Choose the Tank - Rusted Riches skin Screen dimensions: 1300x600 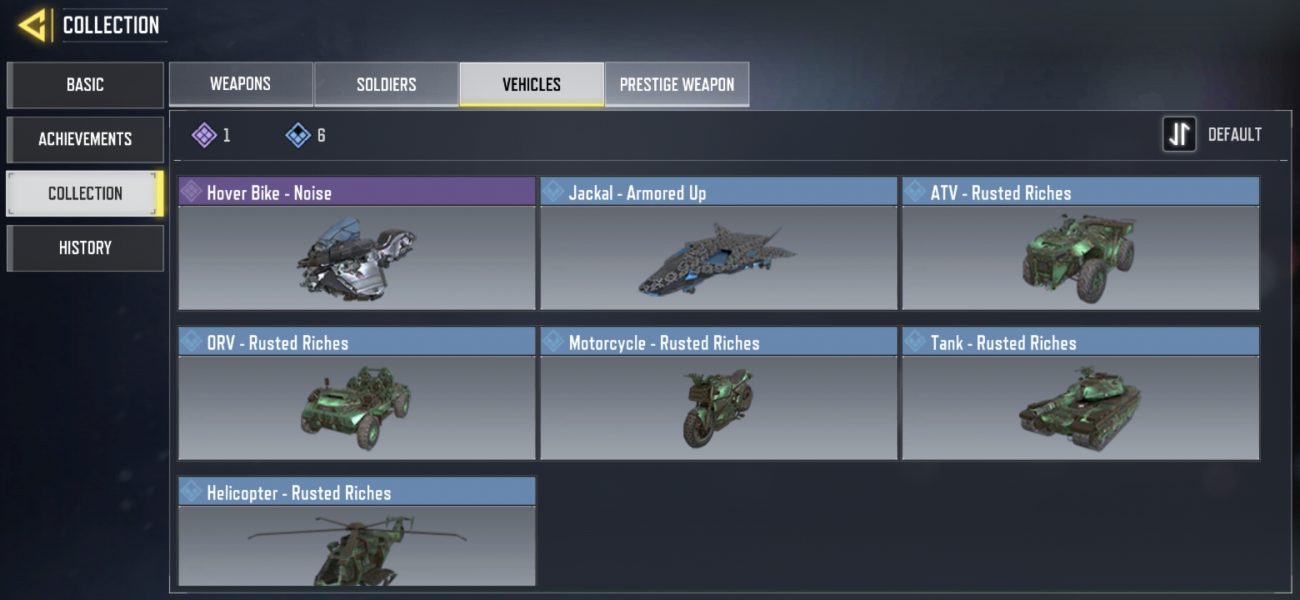click(1080, 395)
